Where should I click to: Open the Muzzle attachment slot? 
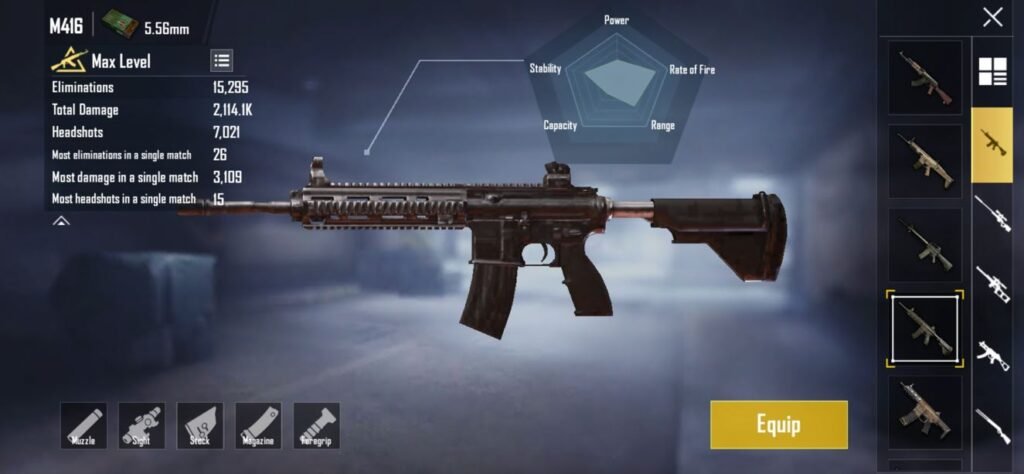coord(83,425)
